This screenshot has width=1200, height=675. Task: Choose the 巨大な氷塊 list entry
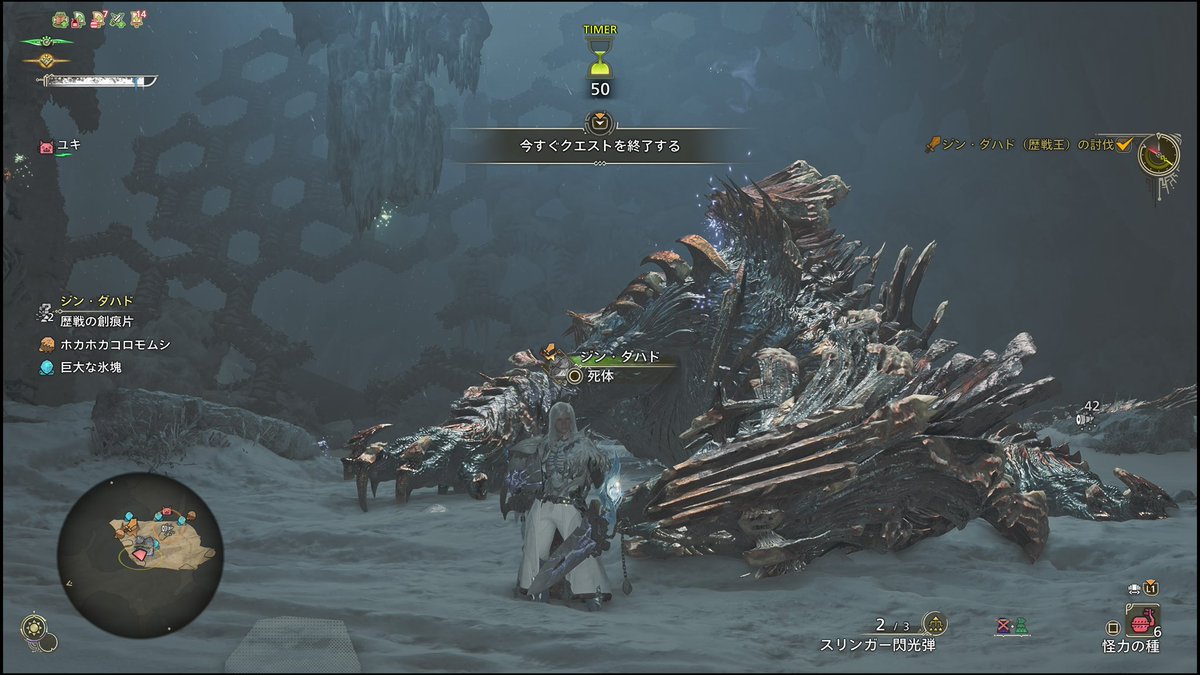[x=93, y=368]
